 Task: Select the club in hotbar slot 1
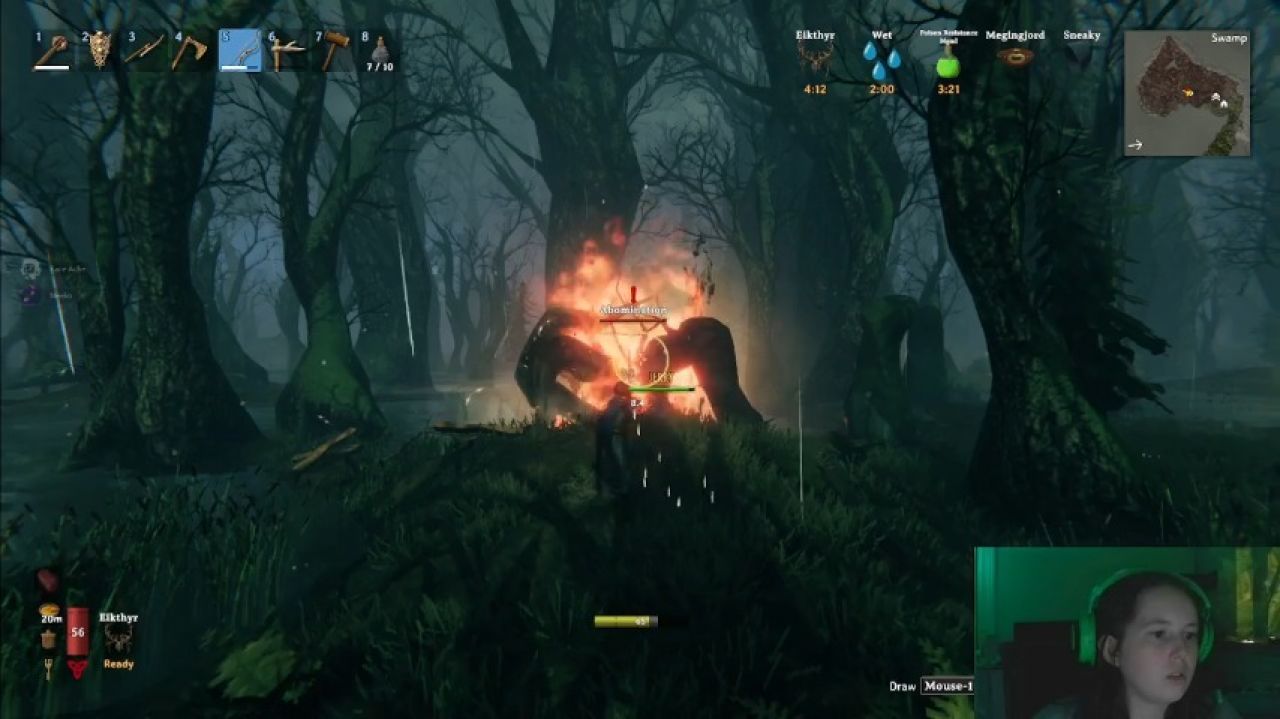pyautogui.click(x=51, y=51)
